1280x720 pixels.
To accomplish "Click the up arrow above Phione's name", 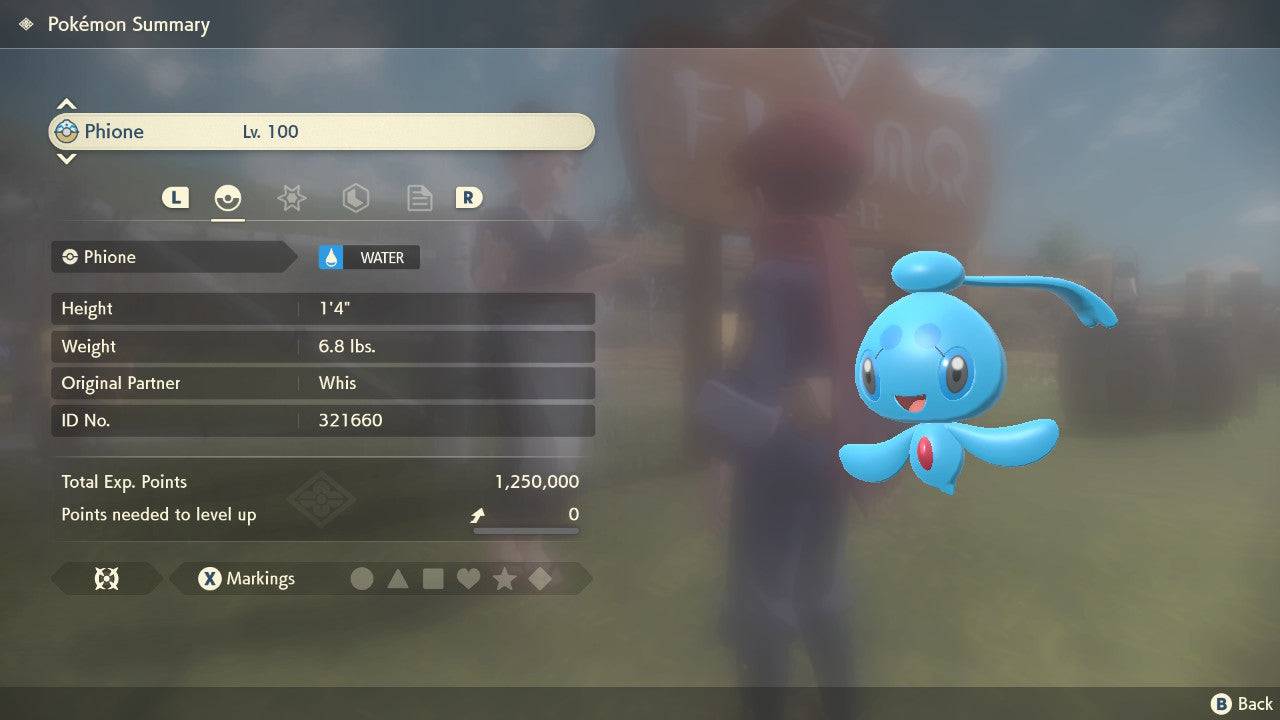I will click(66, 104).
